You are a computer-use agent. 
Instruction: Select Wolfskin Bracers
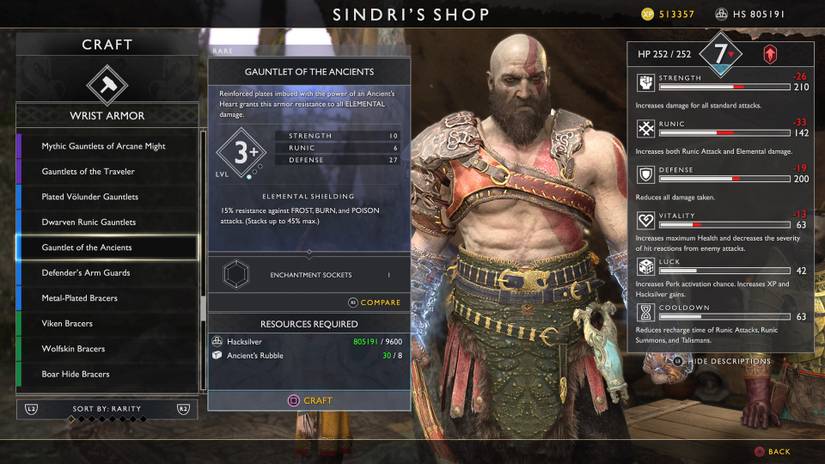(x=73, y=349)
